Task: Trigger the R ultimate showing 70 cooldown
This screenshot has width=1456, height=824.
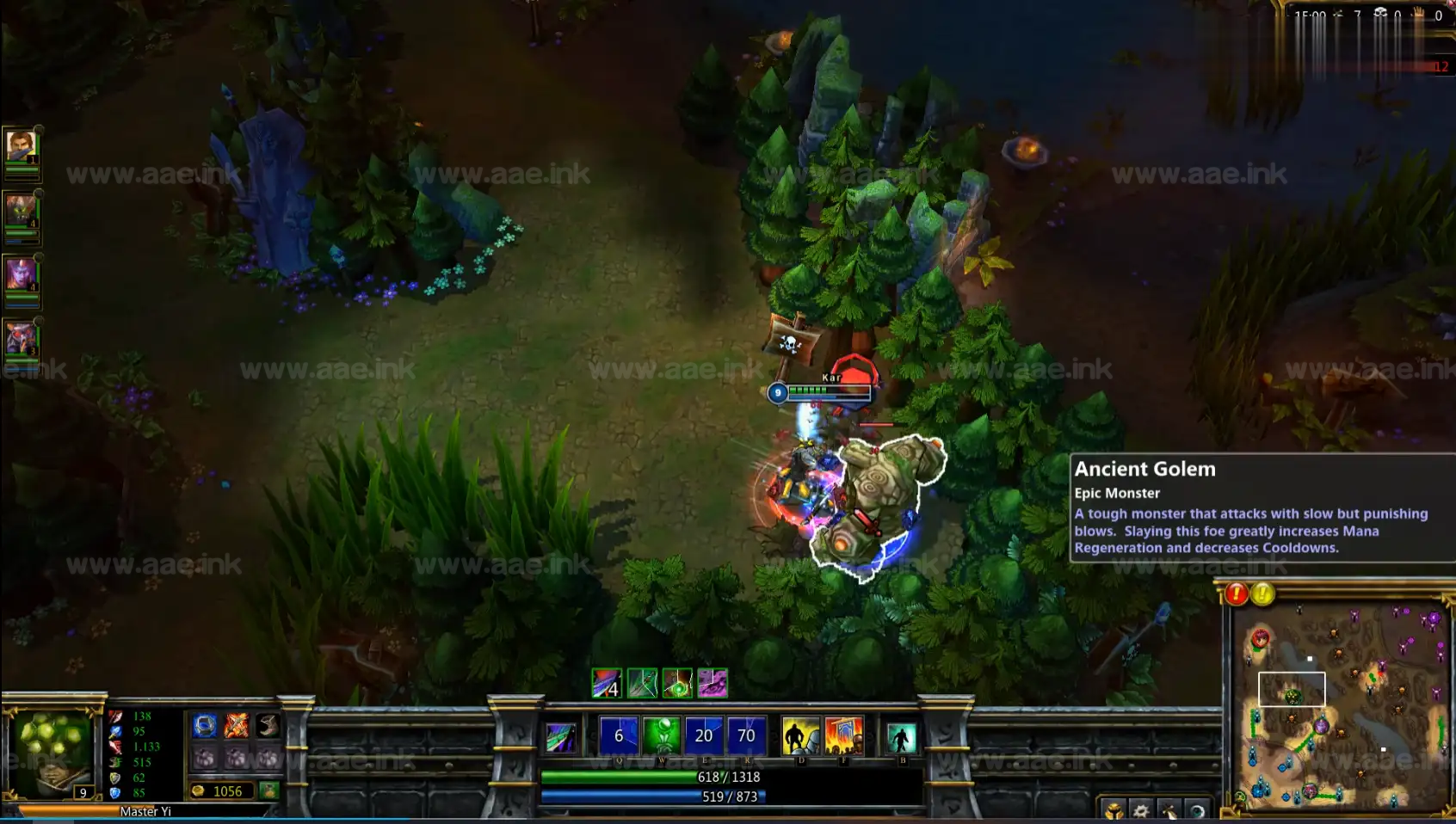Action: click(x=746, y=735)
